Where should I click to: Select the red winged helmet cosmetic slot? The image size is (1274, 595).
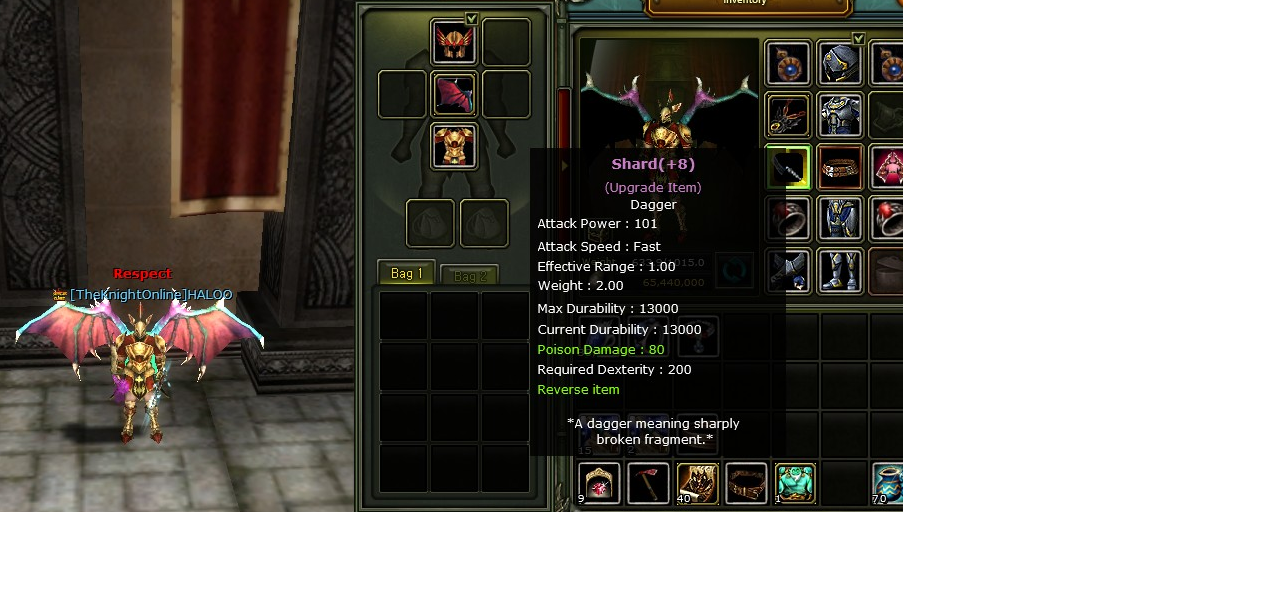coord(454,42)
